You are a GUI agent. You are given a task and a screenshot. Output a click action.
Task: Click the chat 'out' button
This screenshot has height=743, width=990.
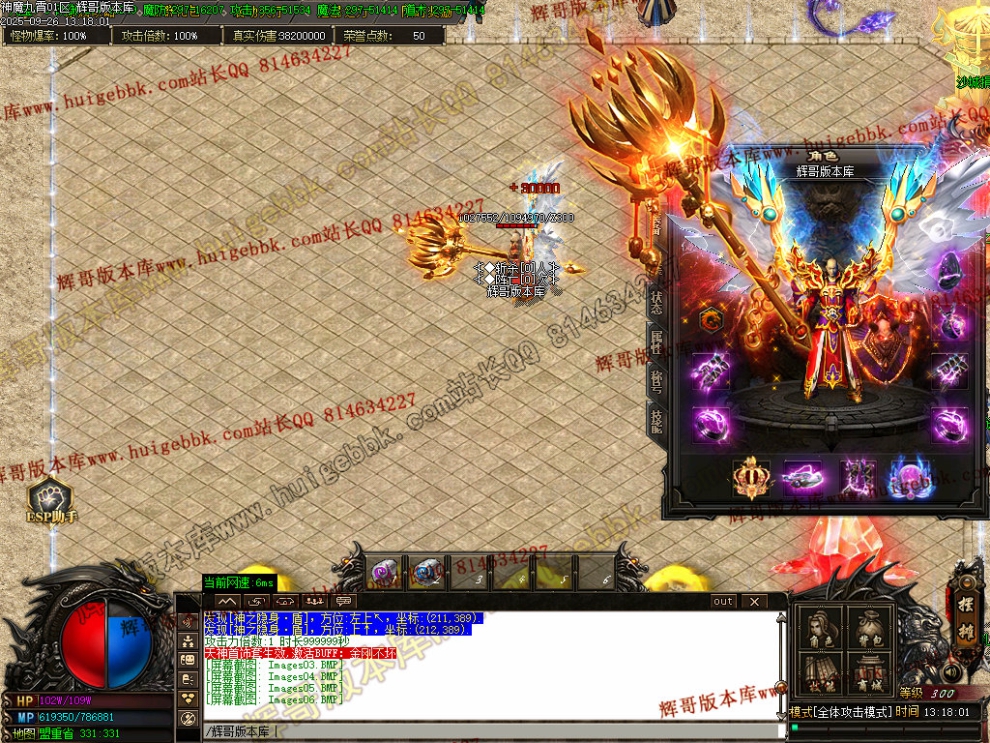coord(723,601)
